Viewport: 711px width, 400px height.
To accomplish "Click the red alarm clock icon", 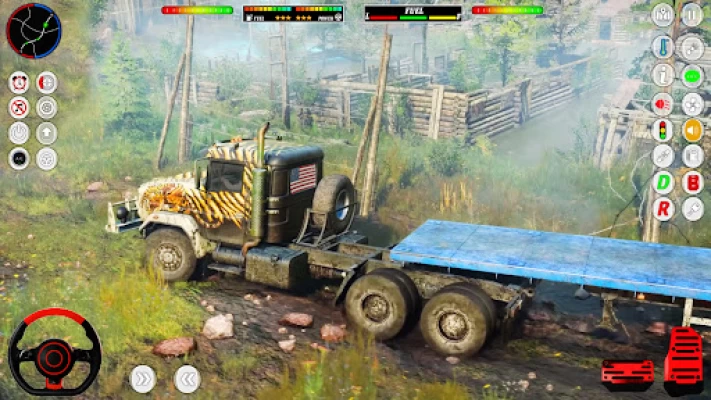I will (x=18, y=83).
